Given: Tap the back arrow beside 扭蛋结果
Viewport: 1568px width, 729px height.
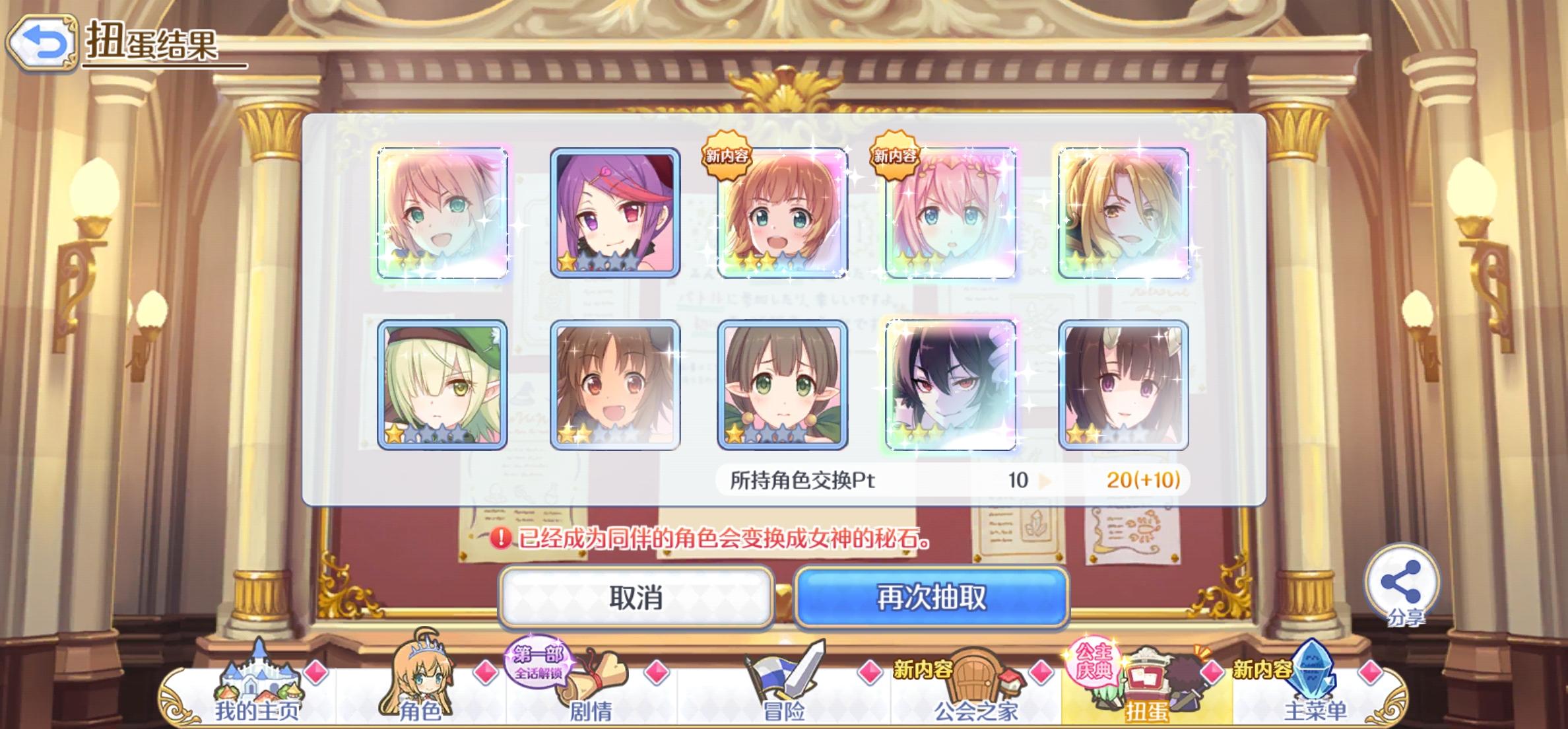Looking at the screenshot, I should tap(41, 42).
